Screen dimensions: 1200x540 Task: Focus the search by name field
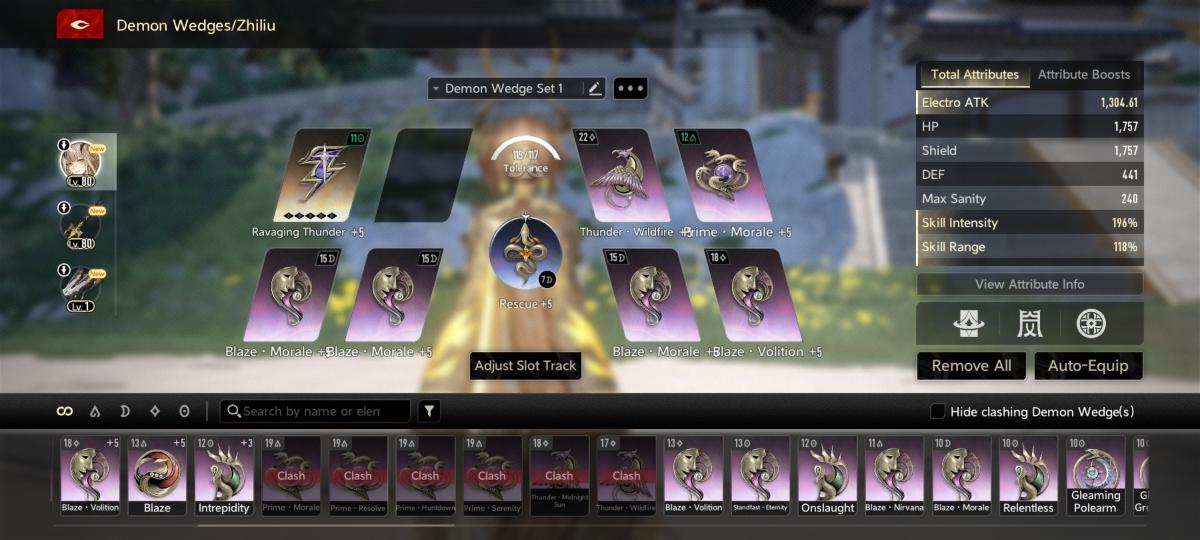point(320,411)
